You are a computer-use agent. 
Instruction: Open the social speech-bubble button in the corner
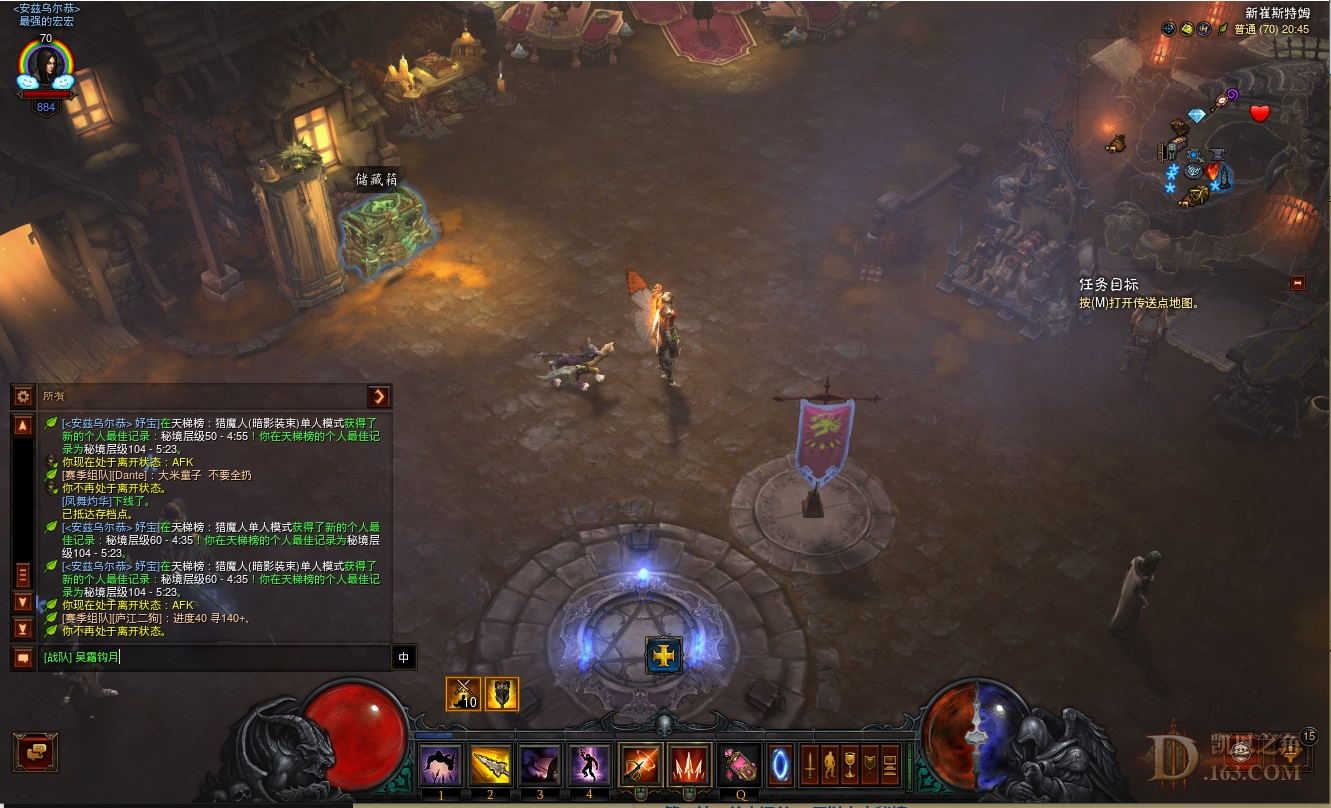click(x=35, y=751)
